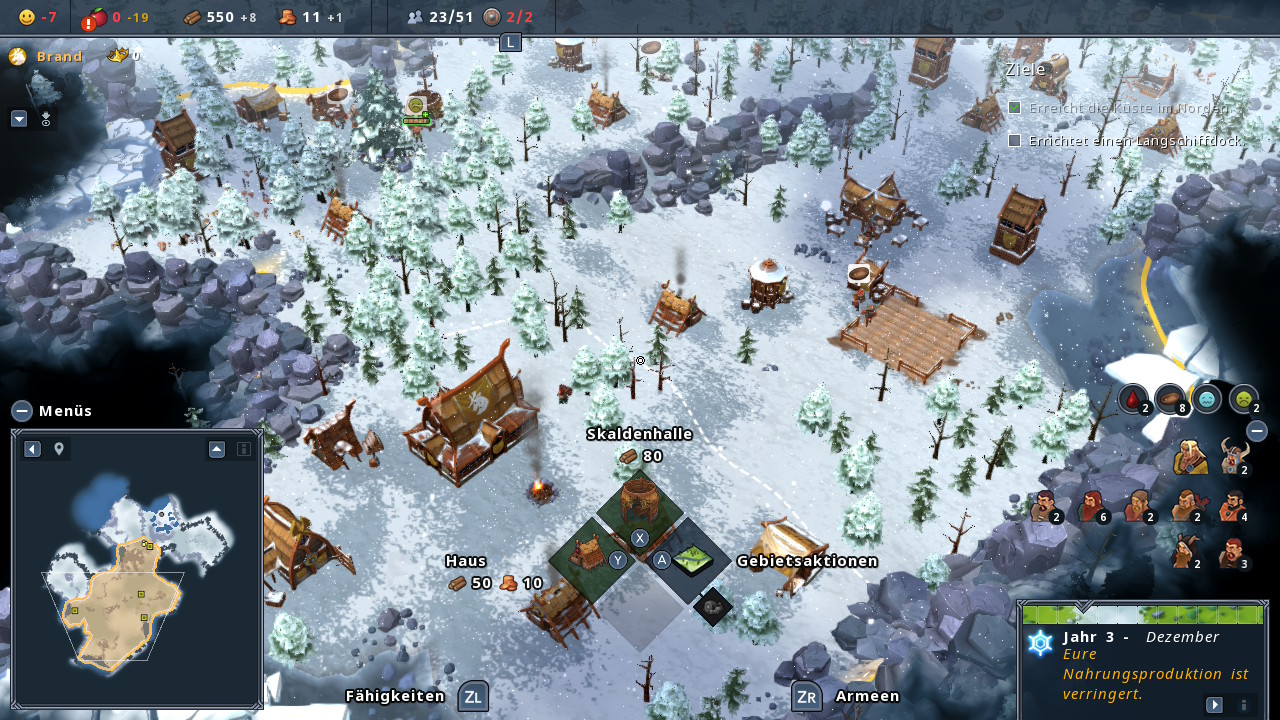Collapse the villager roster minus button

pos(1257,431)
